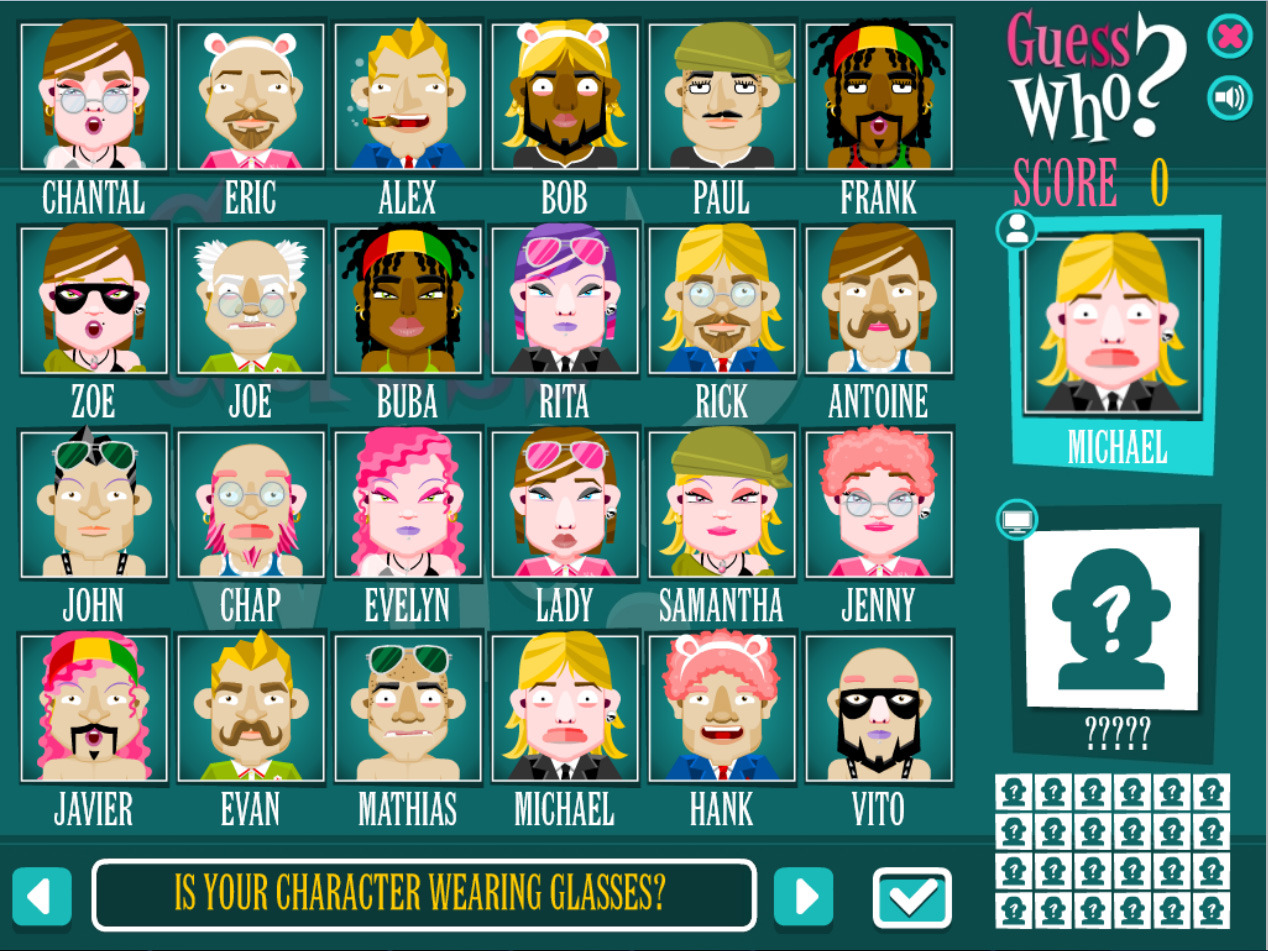Pick Frank's character card
The width and height of the screenshot is (1268, 951).
pyautogui.click(x=878, y=96)
